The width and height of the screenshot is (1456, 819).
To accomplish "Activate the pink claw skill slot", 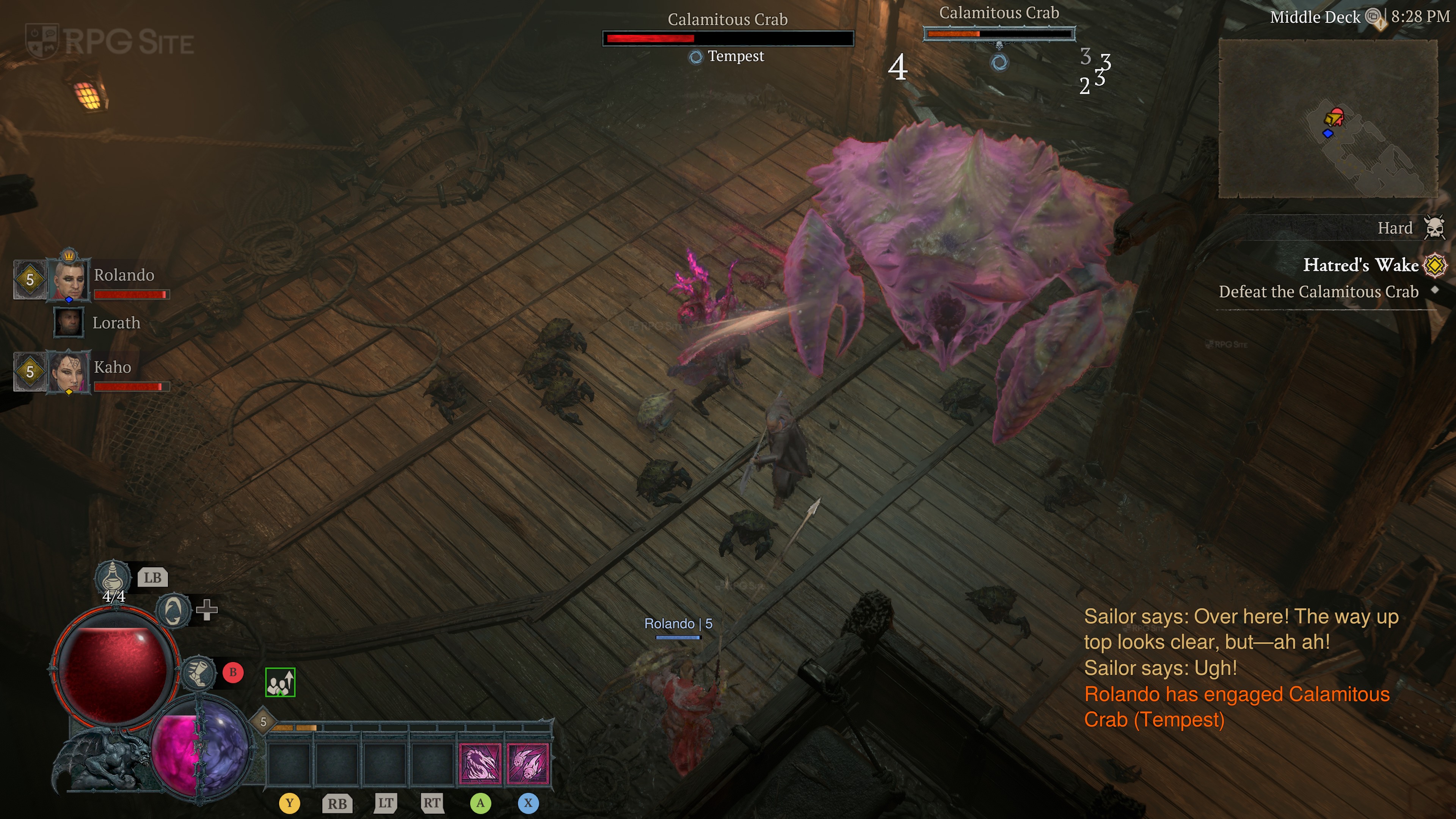I will [480, 764].
